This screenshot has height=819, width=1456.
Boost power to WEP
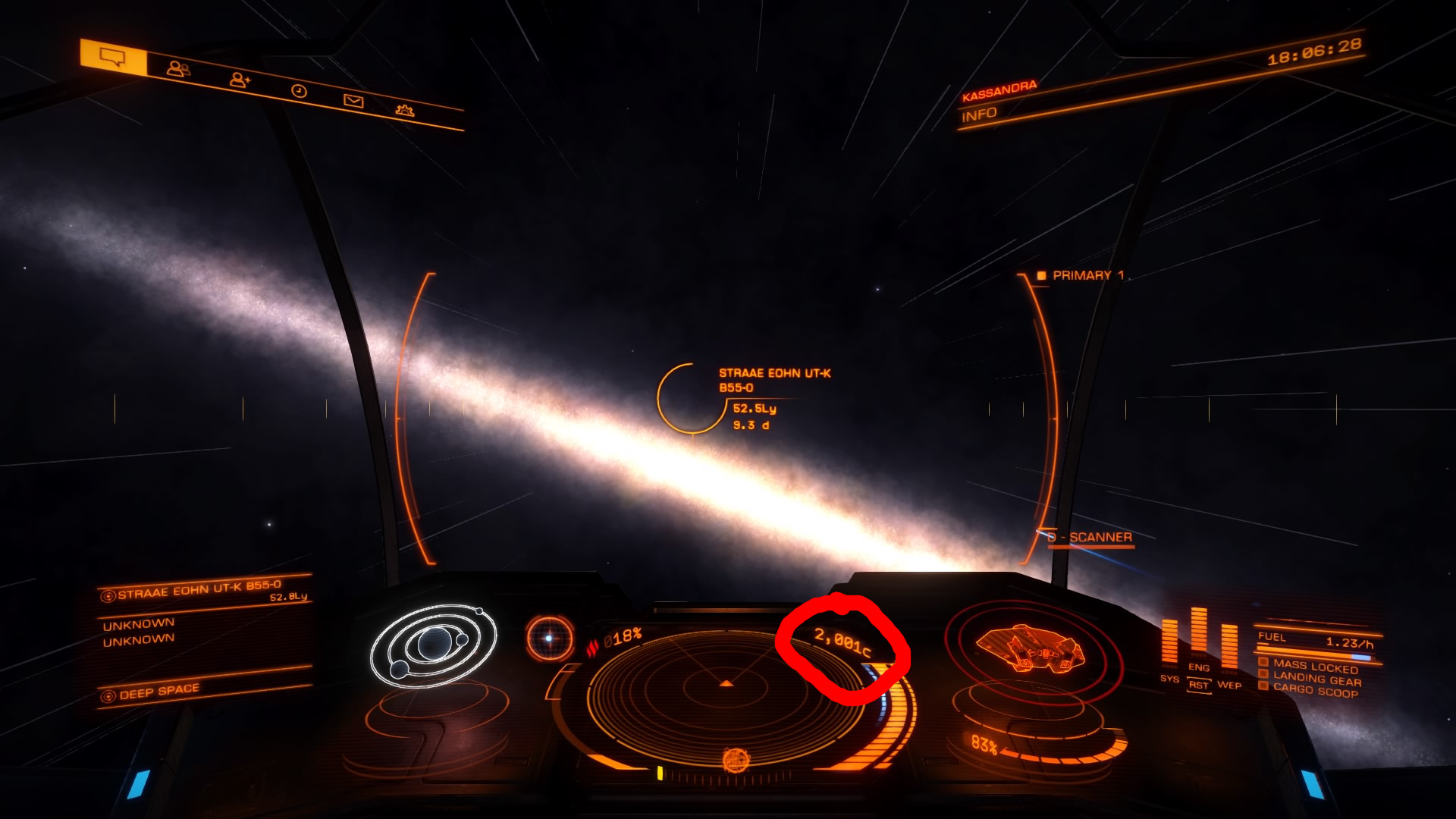tap(1229, 685)
